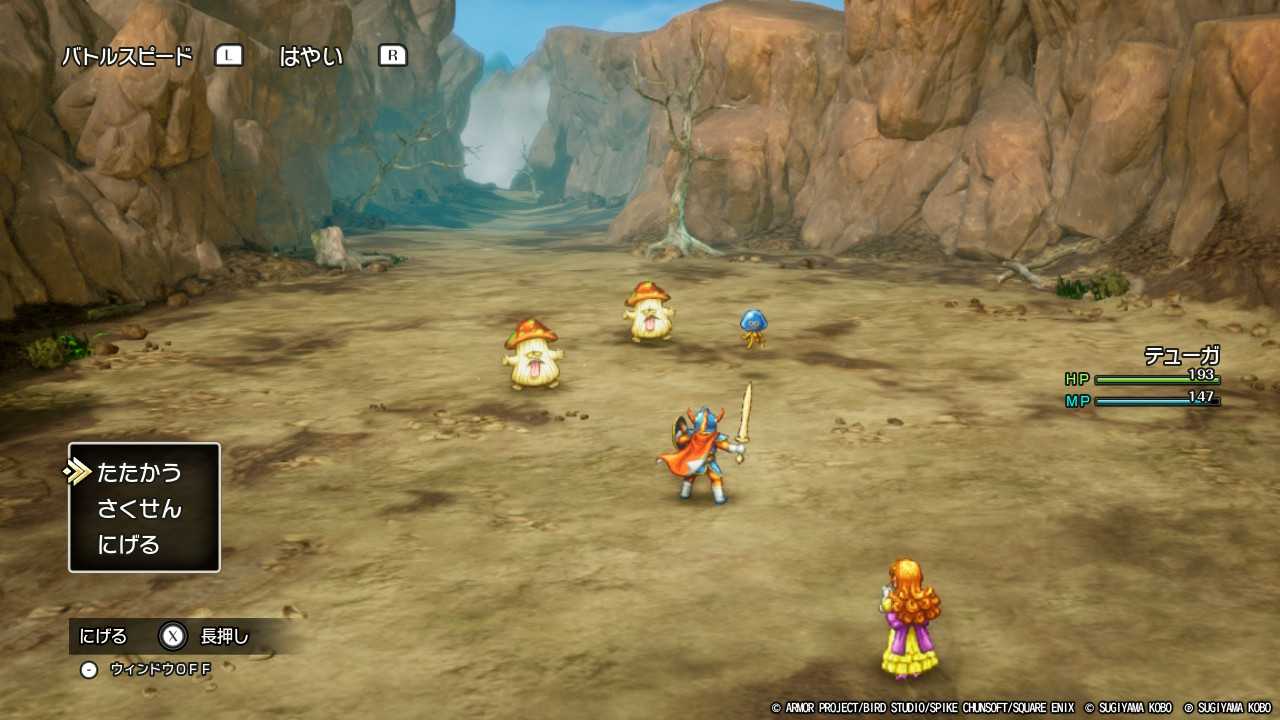The height and width of the screenshot is (720, 1280).
Task: Click テューガ's blue MP gauge
Action: [1155, 400]
